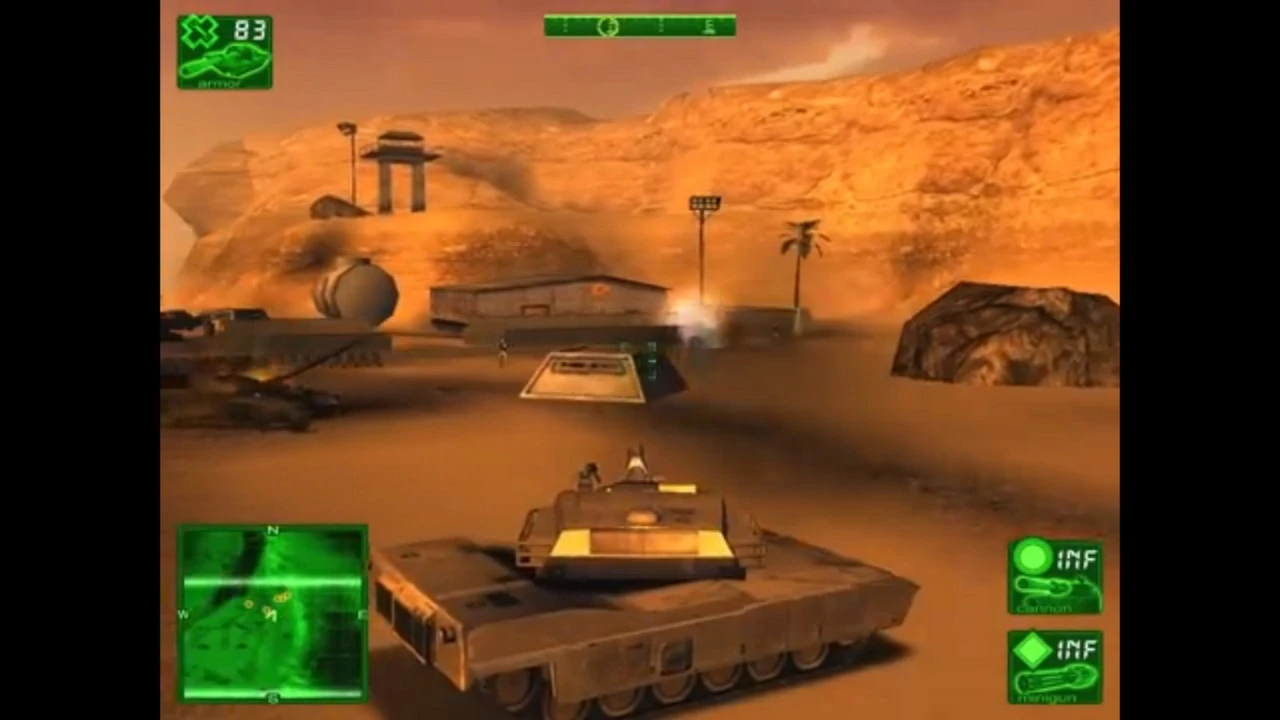The height and width of the screenshot is (720, 1280).
Task: Expand the minigun weapon panel
Action: 1056,665
